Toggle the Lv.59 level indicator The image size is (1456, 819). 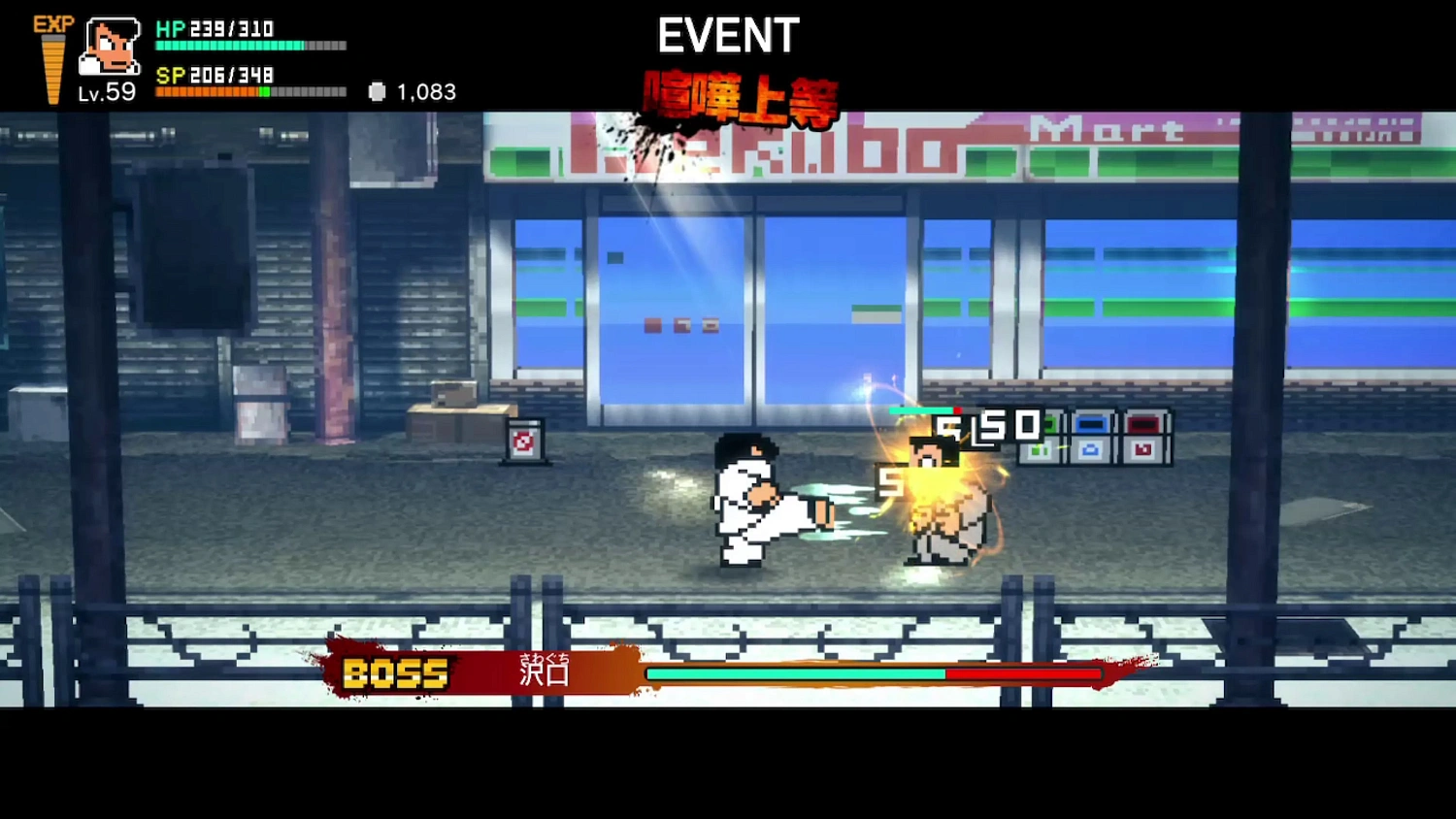pyautogui.click(x=107, y=94)
